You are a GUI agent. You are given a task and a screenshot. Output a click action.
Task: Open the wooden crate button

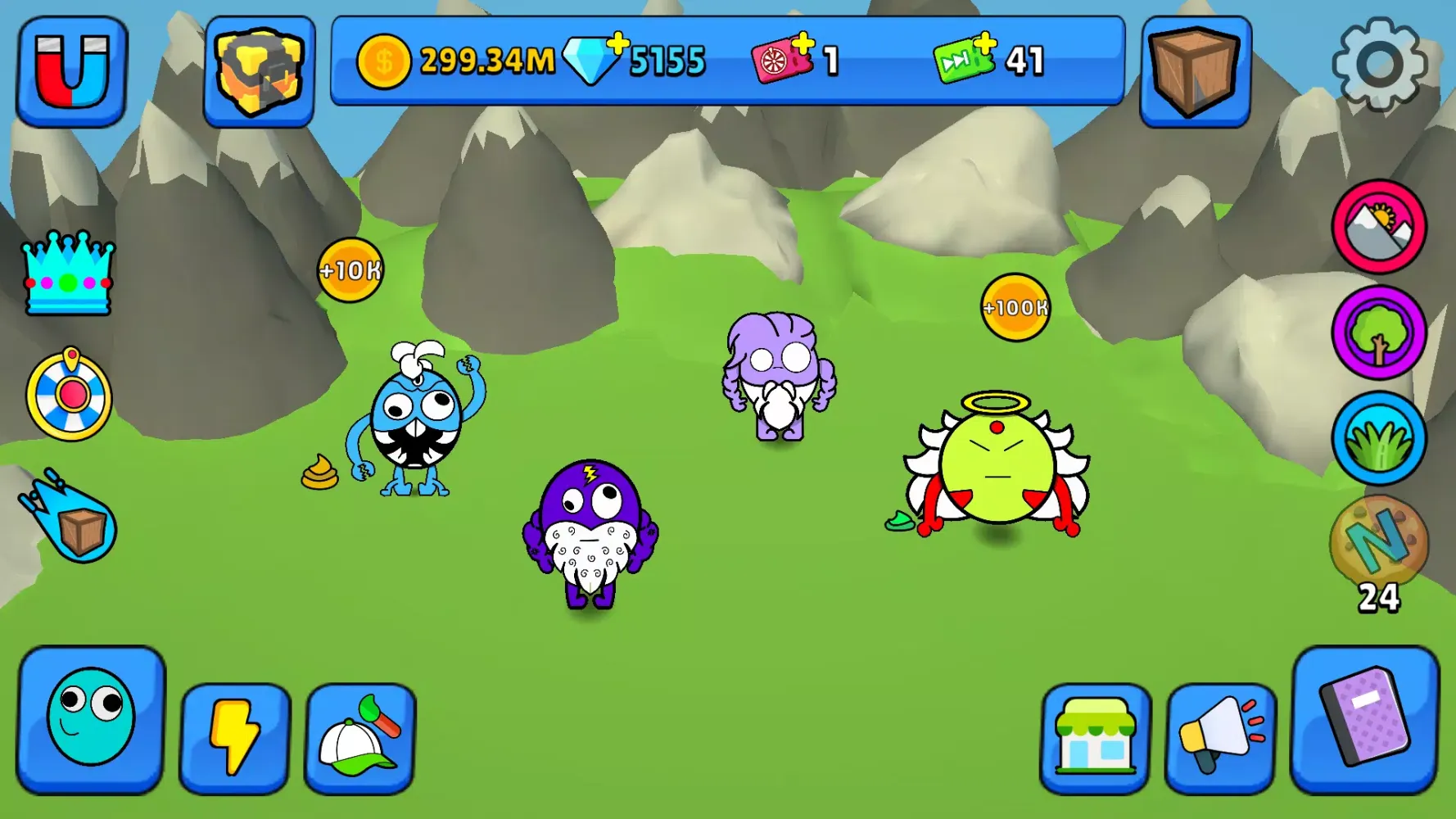[1195, 71]
